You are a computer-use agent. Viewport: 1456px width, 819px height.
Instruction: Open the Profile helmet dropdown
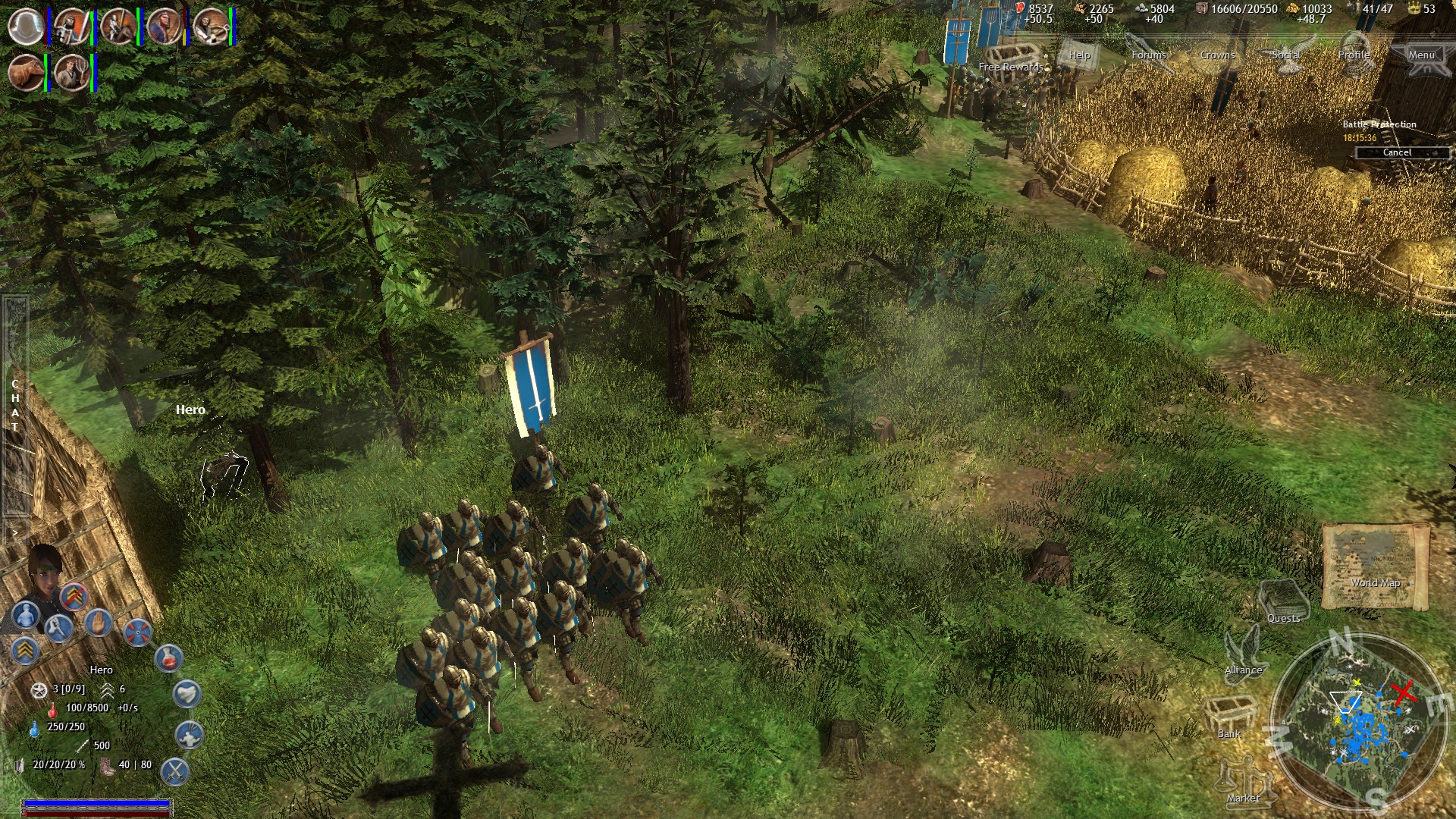pyautogui.click(x=1354, y=55)
